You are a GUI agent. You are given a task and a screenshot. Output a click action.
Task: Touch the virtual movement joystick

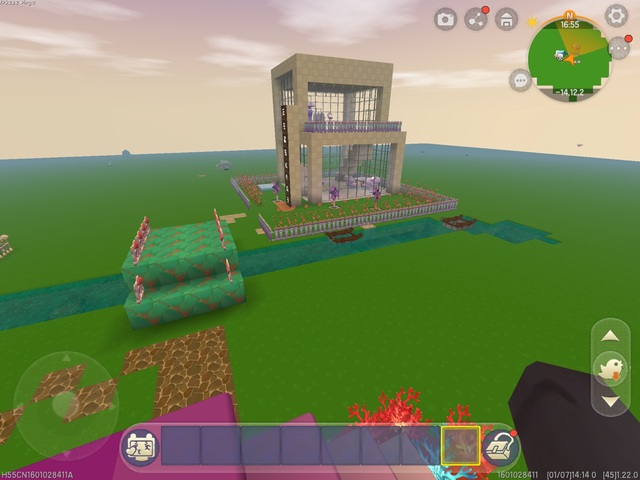click(x=65, y=405)
